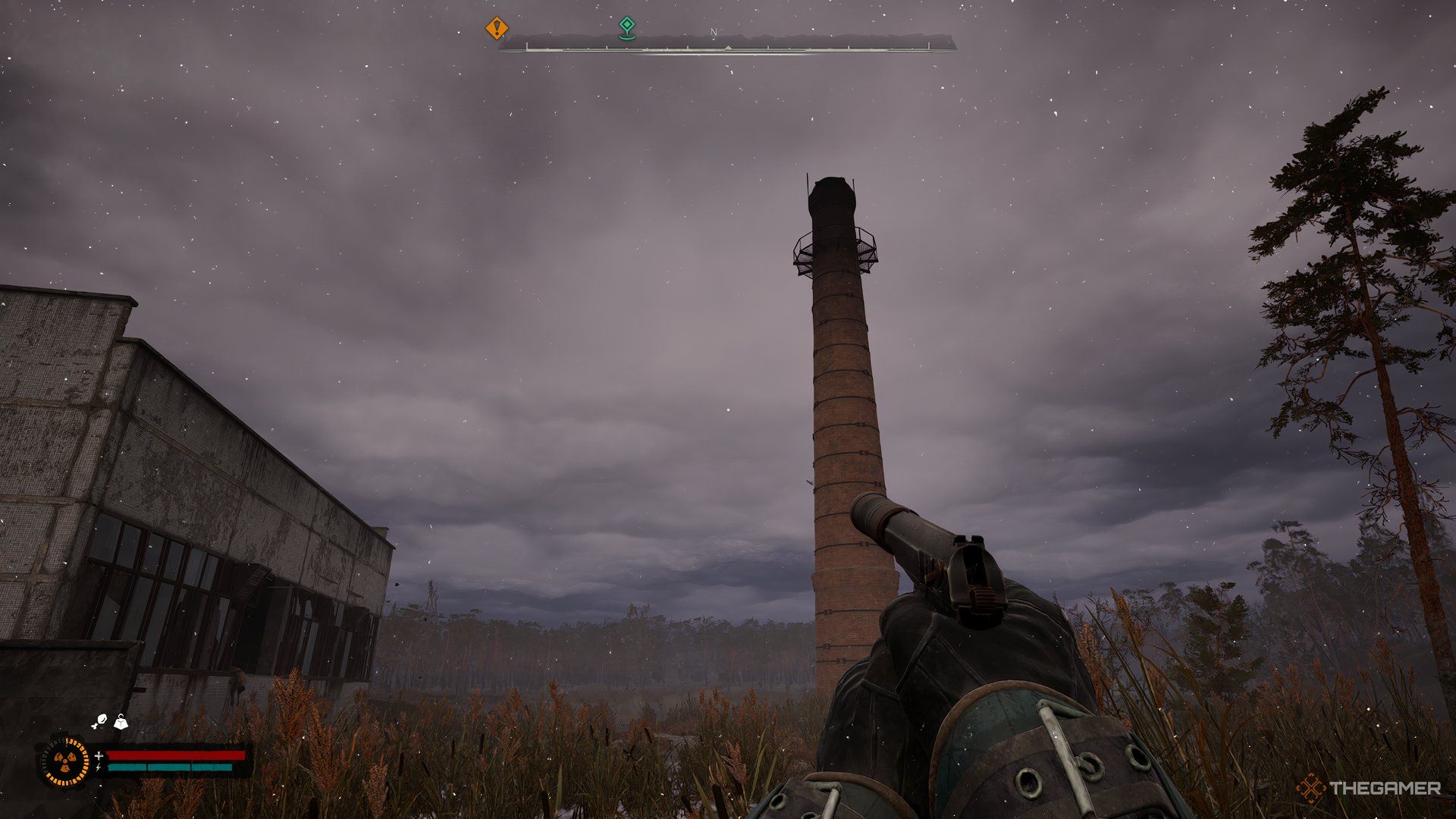
Task: Select the green quest marker on the compass
Action: click(x=627, y=26)
